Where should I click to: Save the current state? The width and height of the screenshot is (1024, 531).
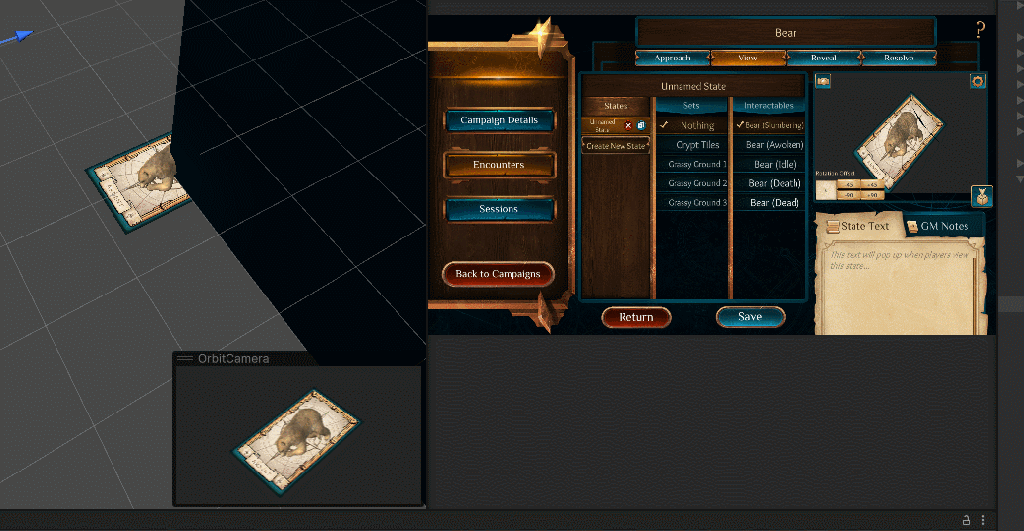(x=750, y=317)
